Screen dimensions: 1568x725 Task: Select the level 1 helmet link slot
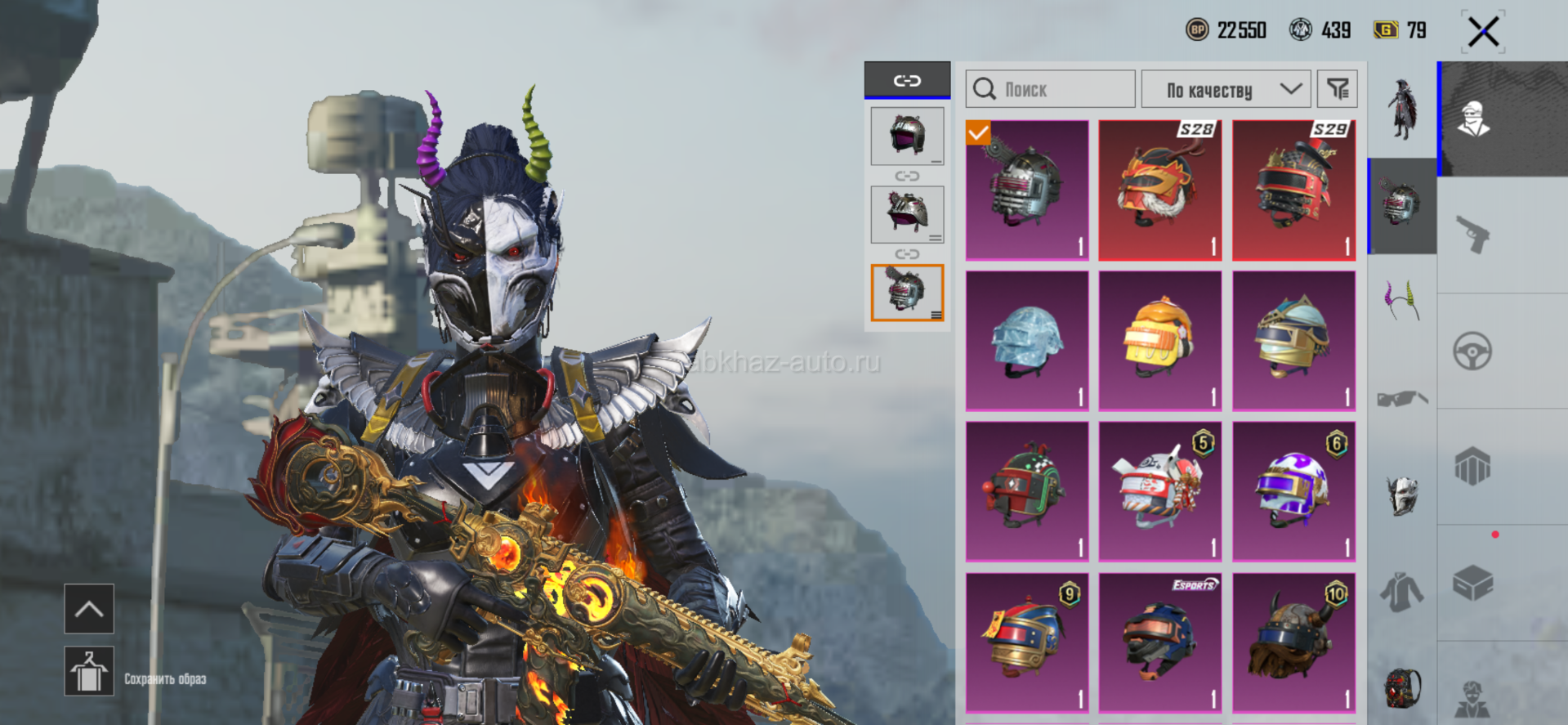[907, 136]
